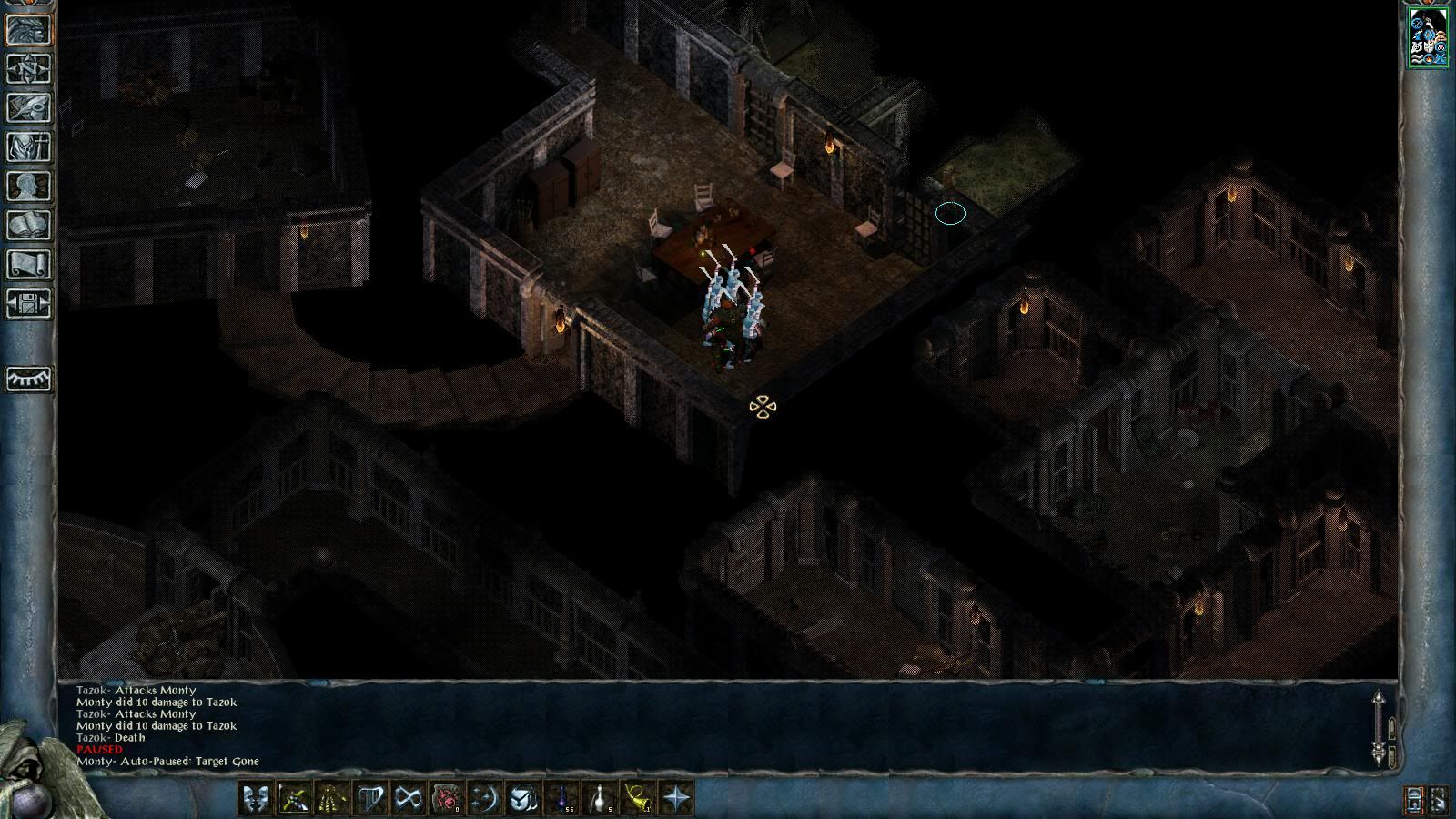Click the closed-eye rest button
Screen dimensions: 1456x819
pos(28,379)
